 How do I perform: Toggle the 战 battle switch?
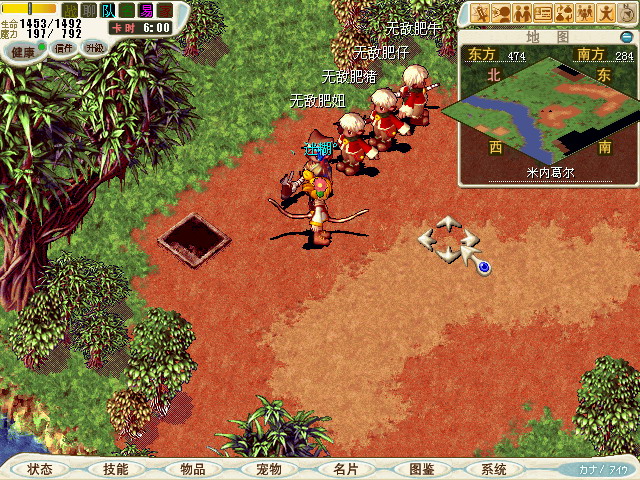pos(70,10)
